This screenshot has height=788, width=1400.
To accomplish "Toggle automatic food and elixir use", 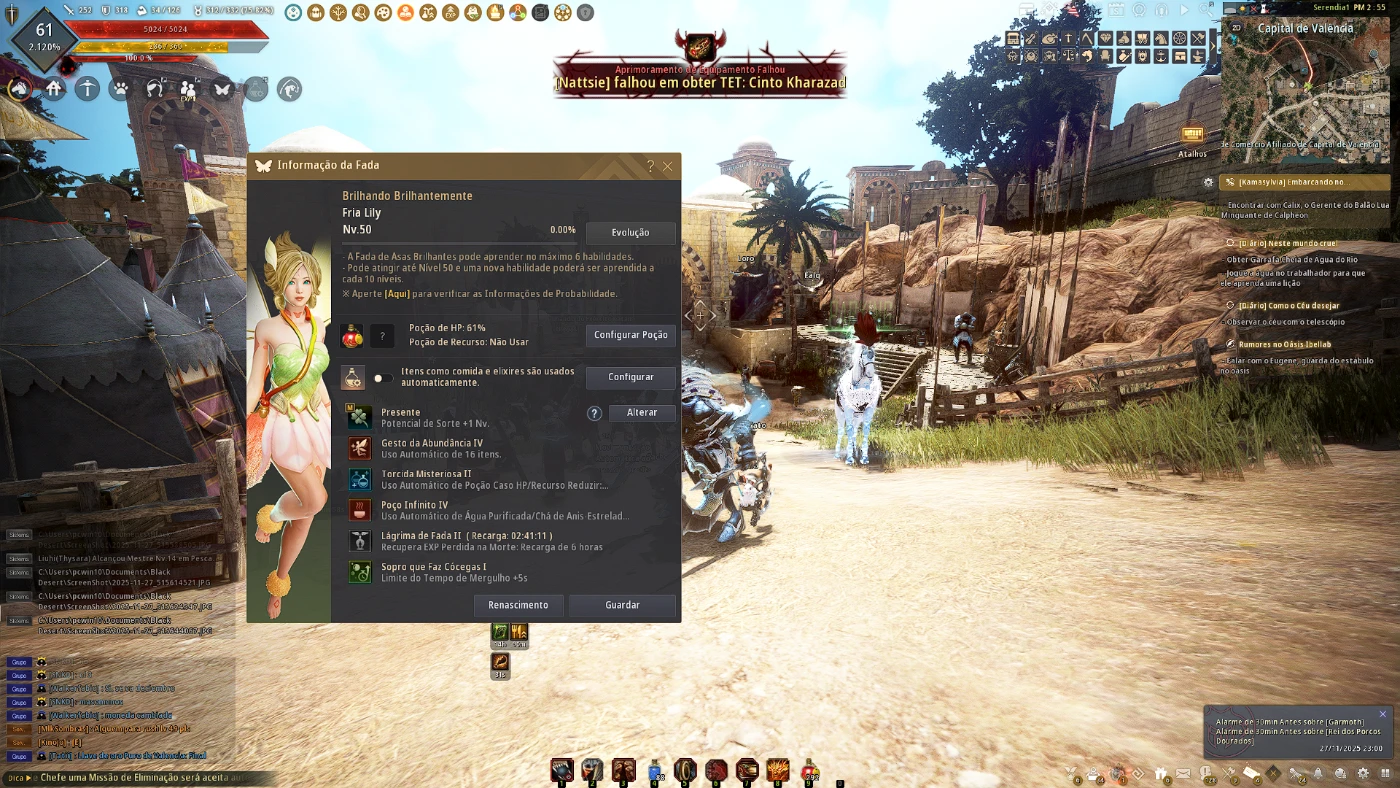I will (x=382, y=378).
